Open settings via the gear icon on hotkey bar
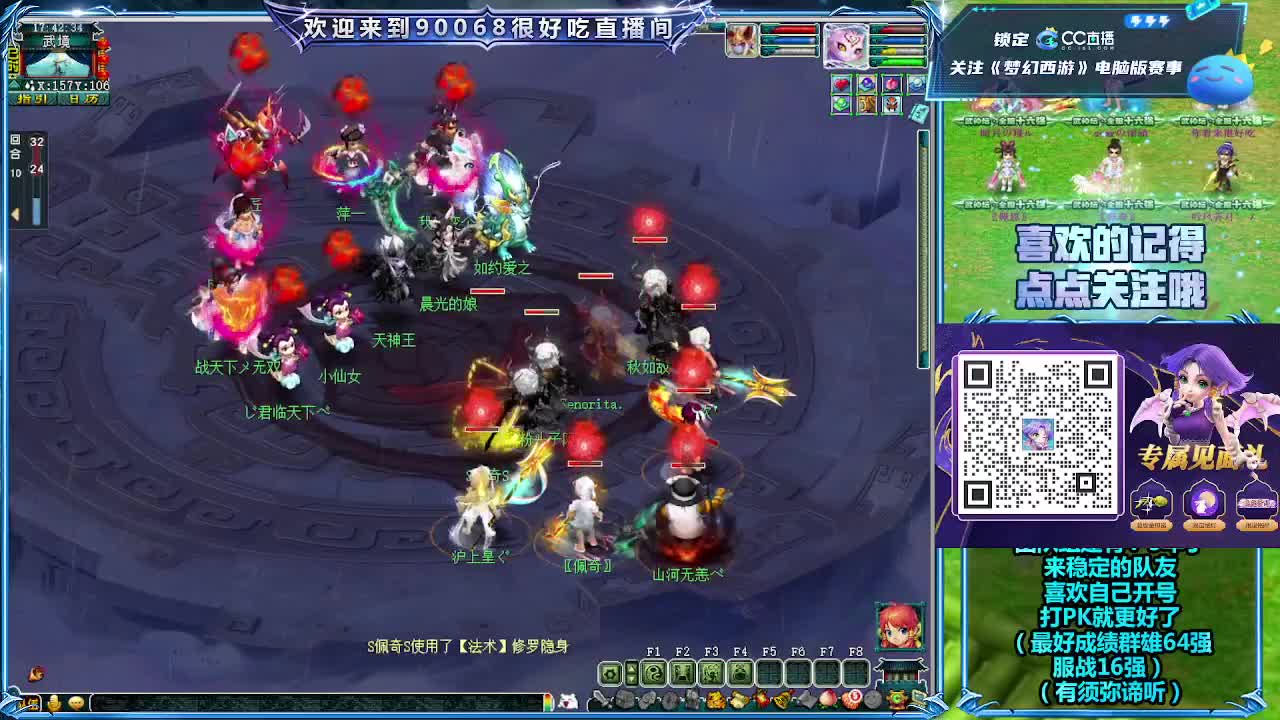The image size is (1280, 720). click(609, 672)
